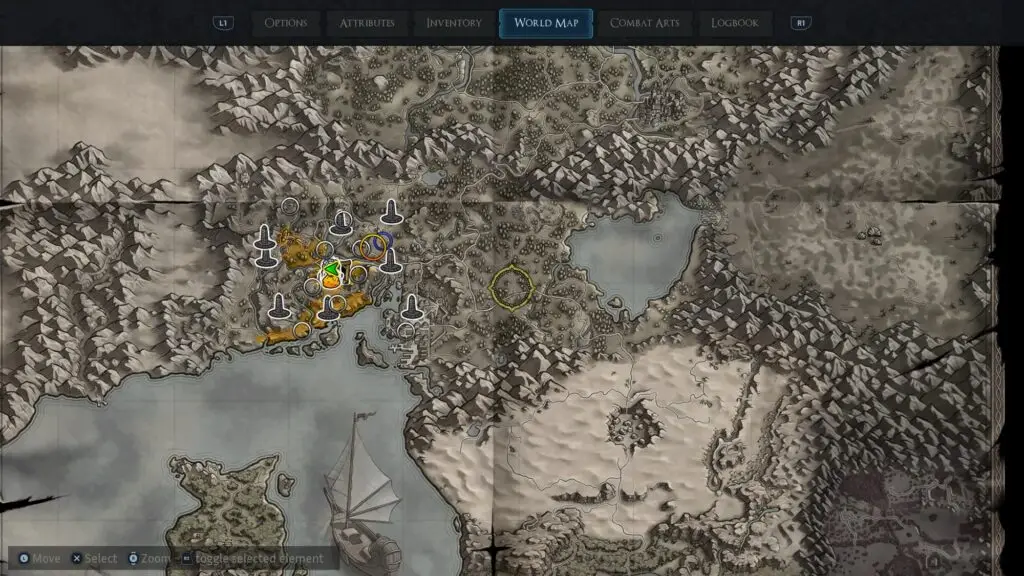View the Logbook tab
1024x576 pixels.
pos(735,23)
